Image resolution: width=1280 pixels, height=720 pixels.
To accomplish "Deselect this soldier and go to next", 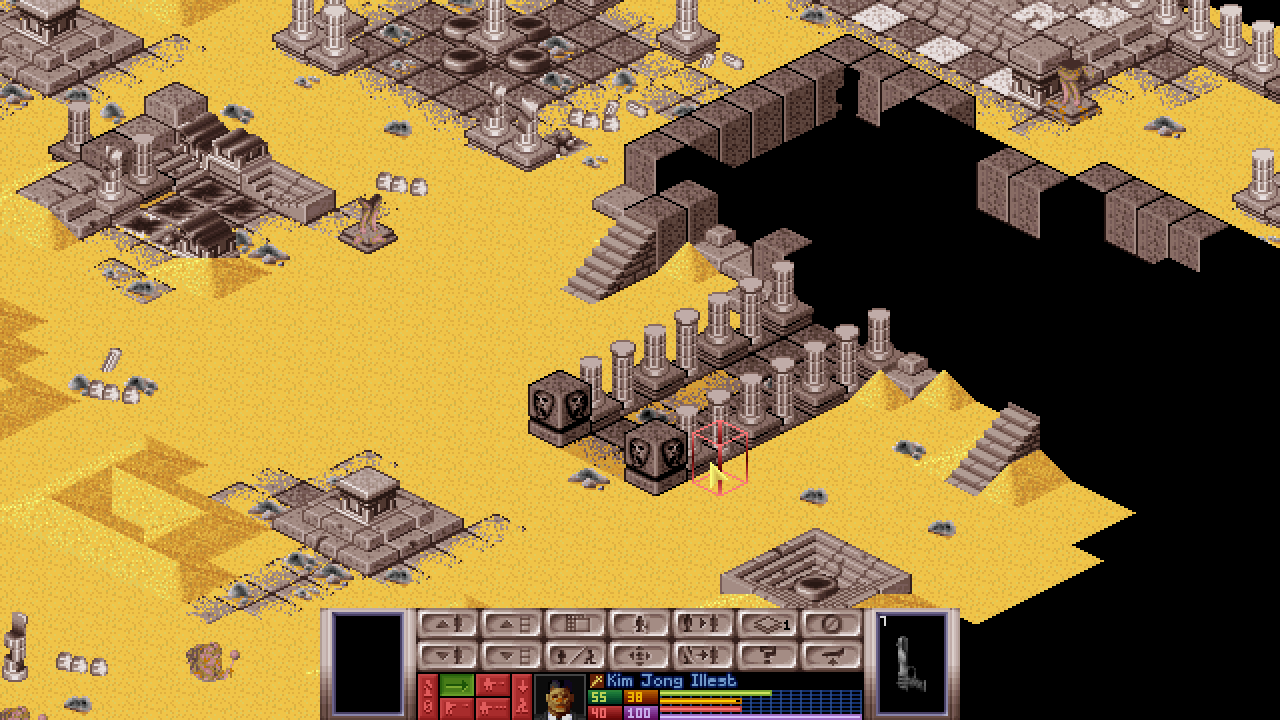I will click(704, 656).
